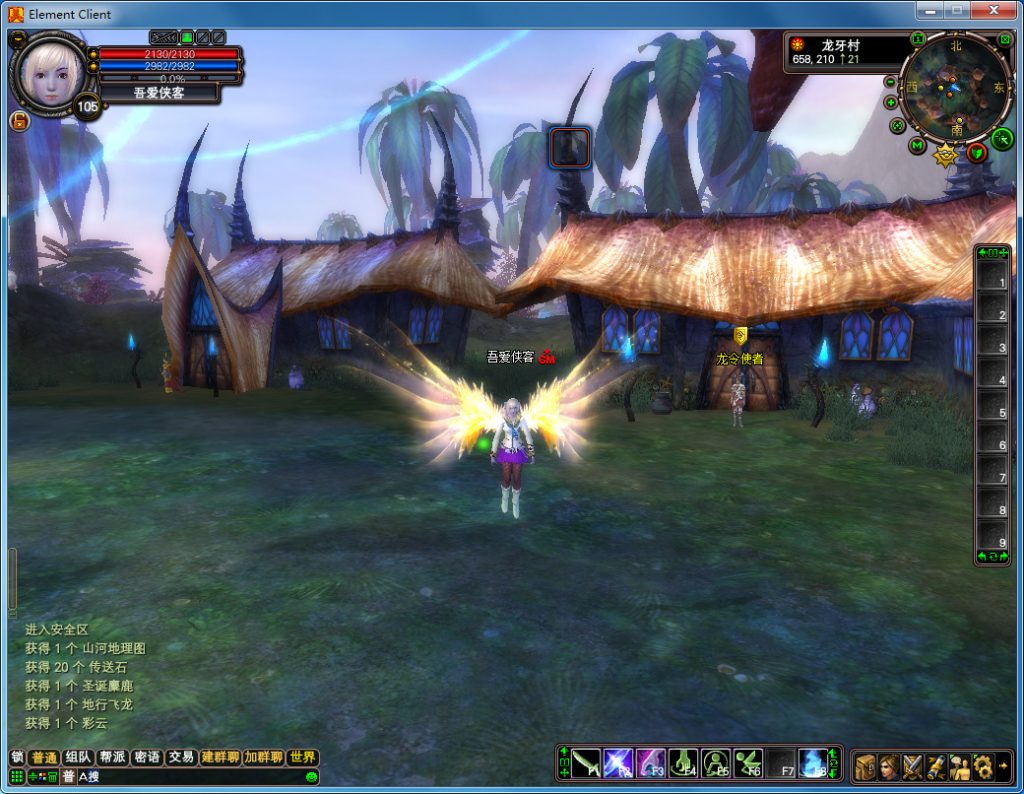Close the Element Client window
Viewport: 1024px width, 794px height.
tap(993, 11)
